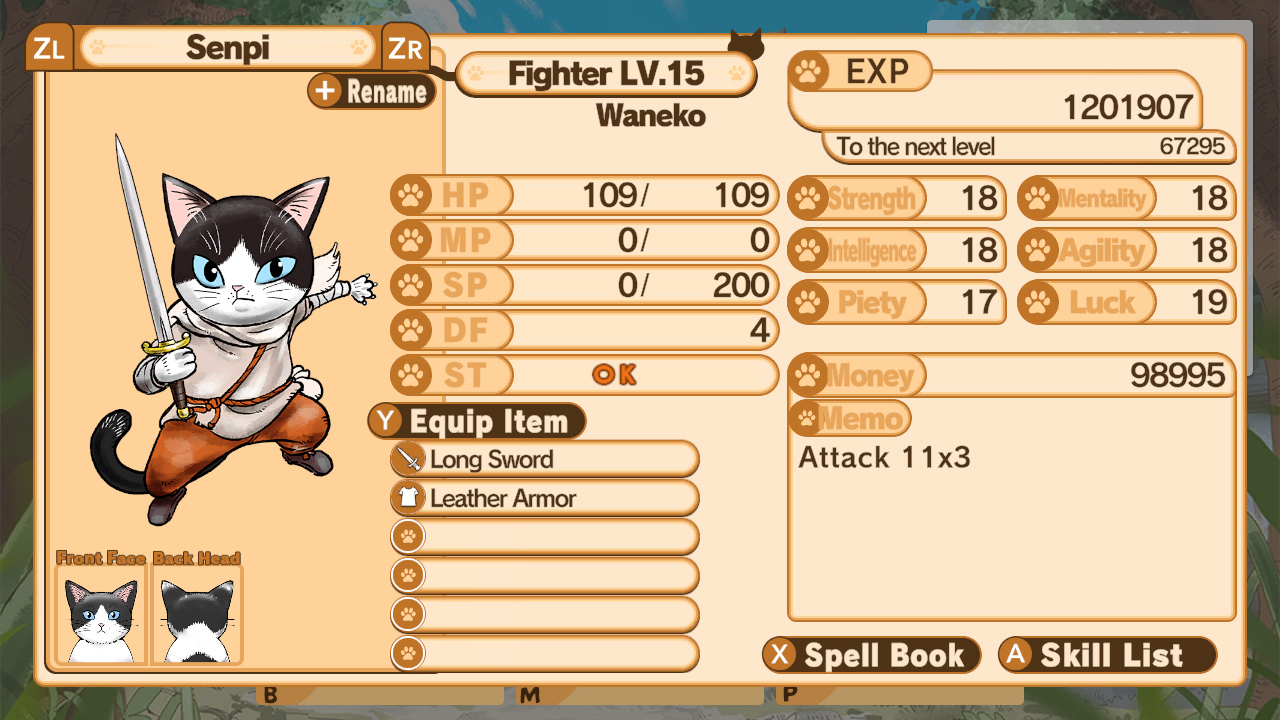
Task: Open the Skill List
Action: (1106, 655)
